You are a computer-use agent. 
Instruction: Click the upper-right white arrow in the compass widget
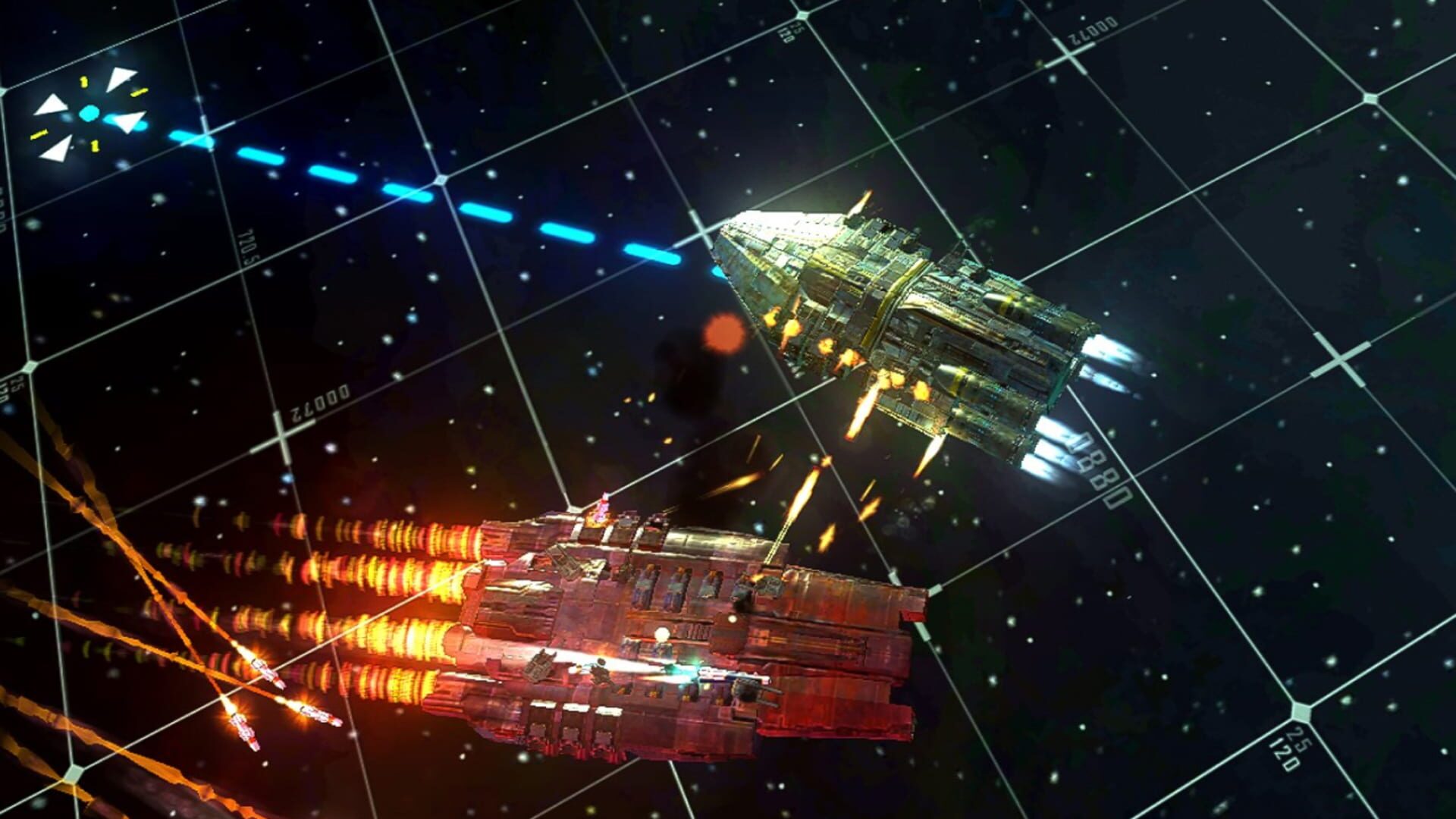coord(121,78)
